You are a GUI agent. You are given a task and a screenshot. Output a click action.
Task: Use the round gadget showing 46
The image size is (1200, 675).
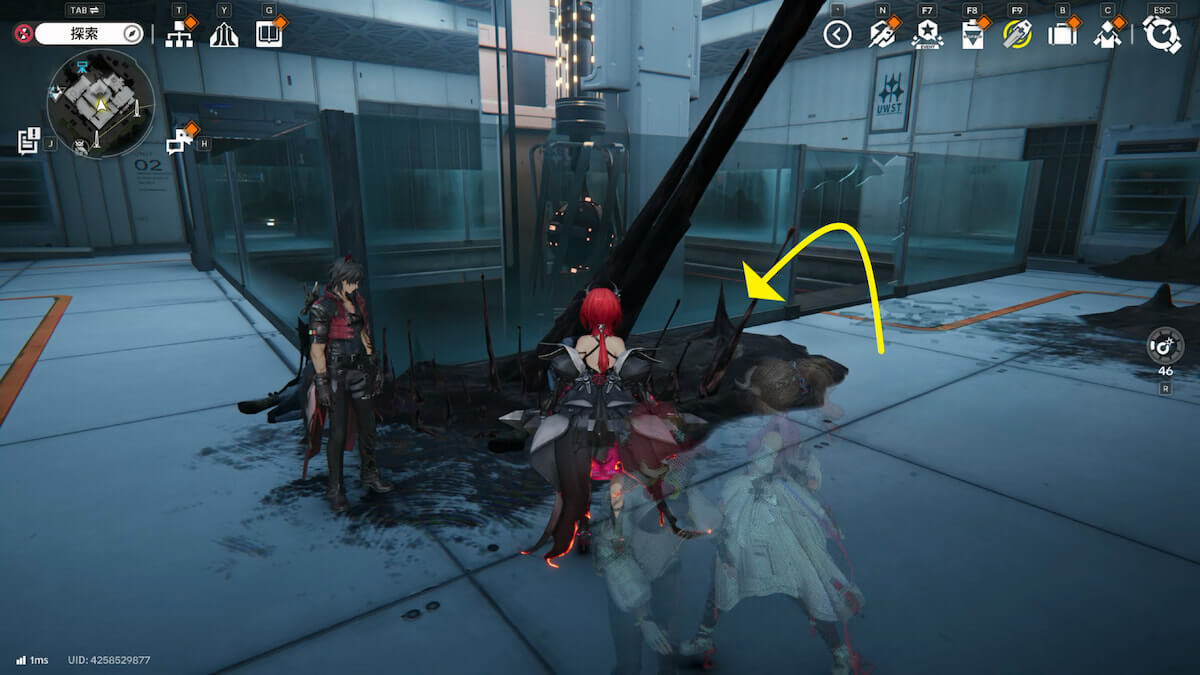(x=1165, y=346)
